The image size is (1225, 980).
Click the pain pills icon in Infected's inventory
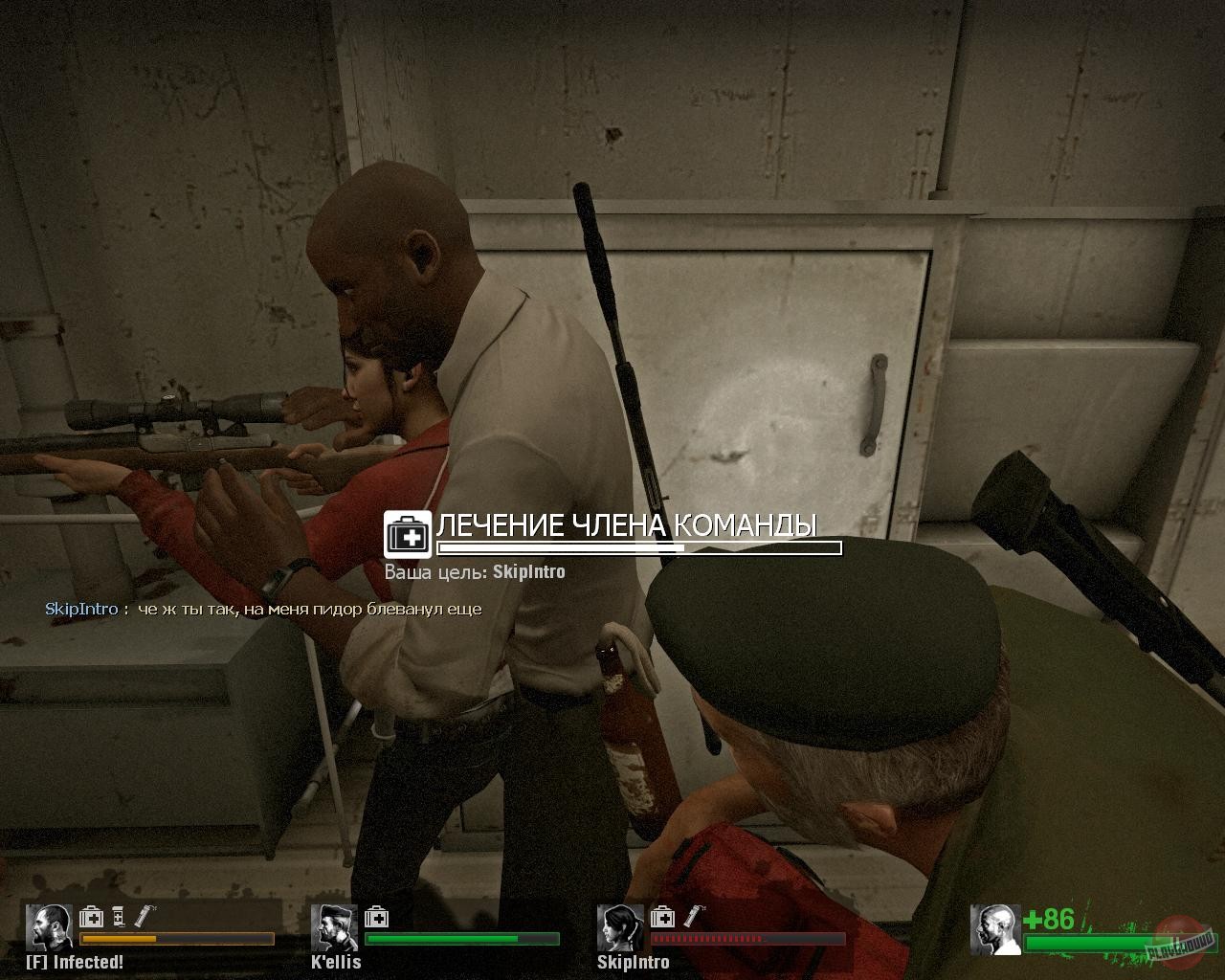point(117,918)
